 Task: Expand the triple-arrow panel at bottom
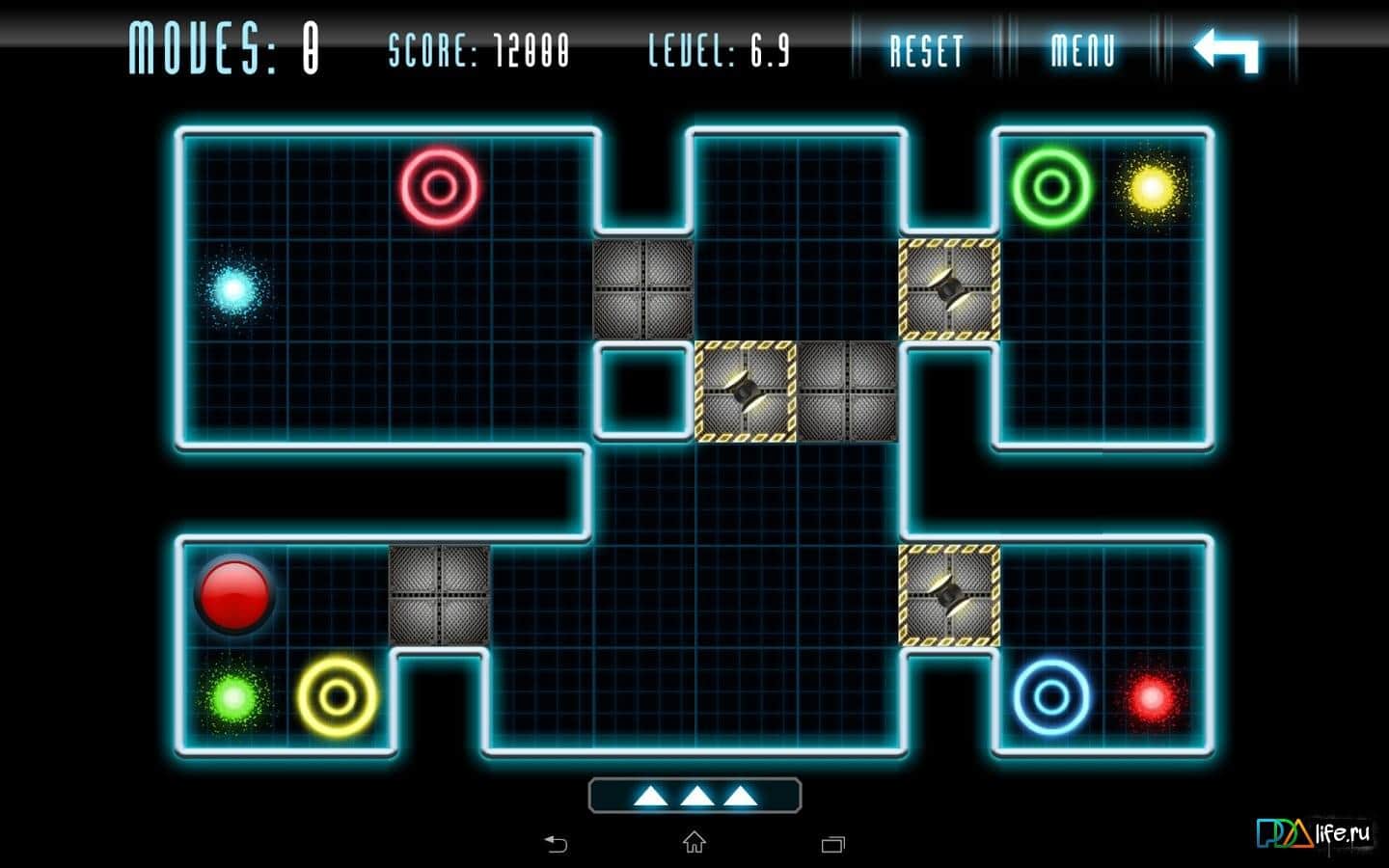(694, 796)
